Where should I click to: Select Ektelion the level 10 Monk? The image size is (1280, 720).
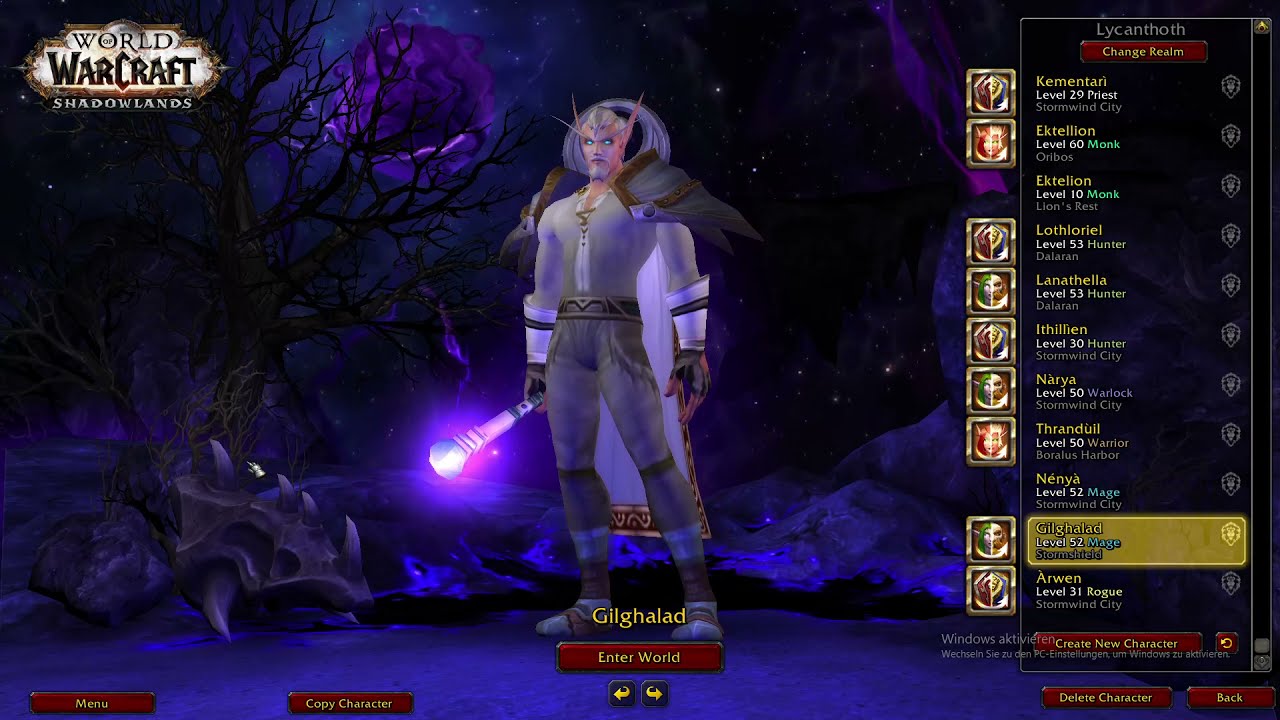[1120, 193]
